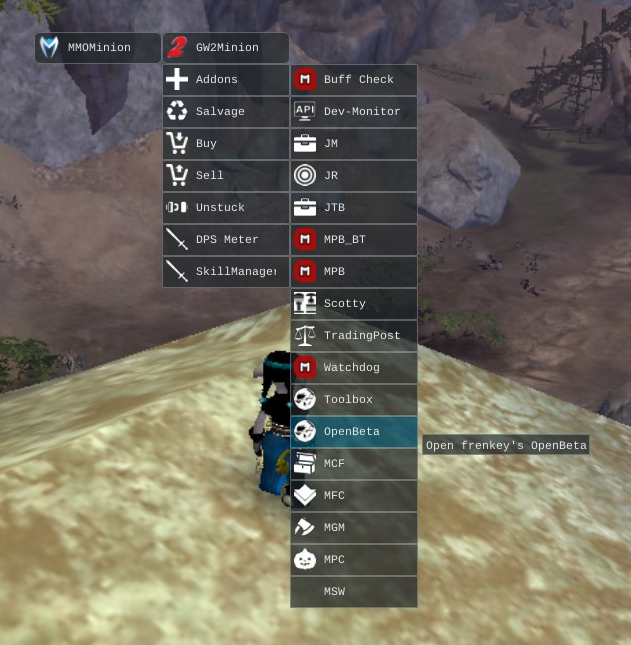
Task: Launch the Scotty addon
Action: click(354, 304)
